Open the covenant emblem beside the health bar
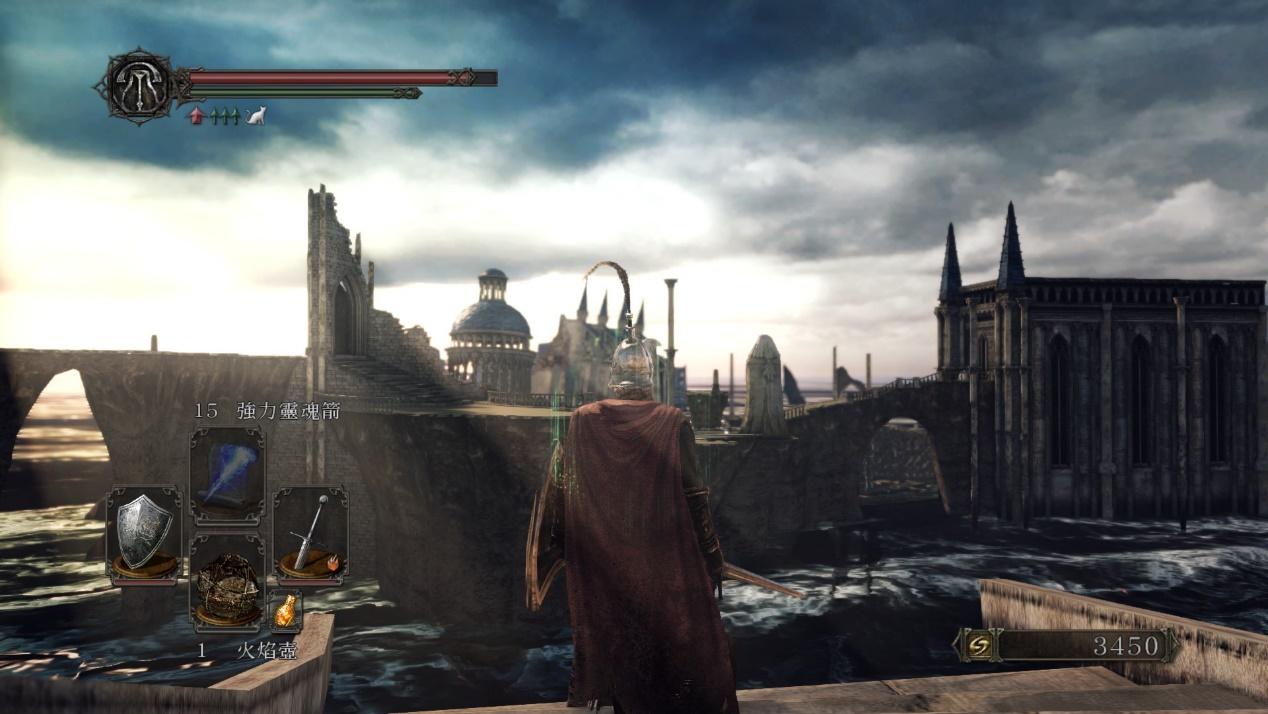The height and width of the screenshot is (714, 1268). pos(138,86)
